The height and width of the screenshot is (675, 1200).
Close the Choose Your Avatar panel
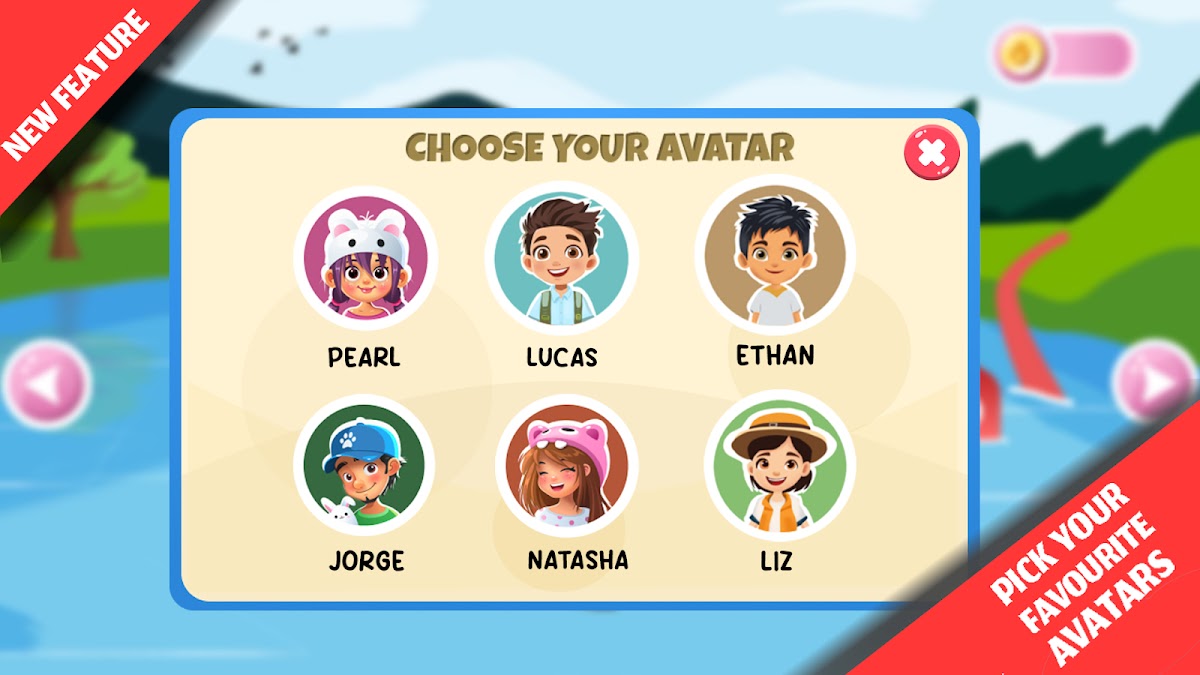coord(931,153)
